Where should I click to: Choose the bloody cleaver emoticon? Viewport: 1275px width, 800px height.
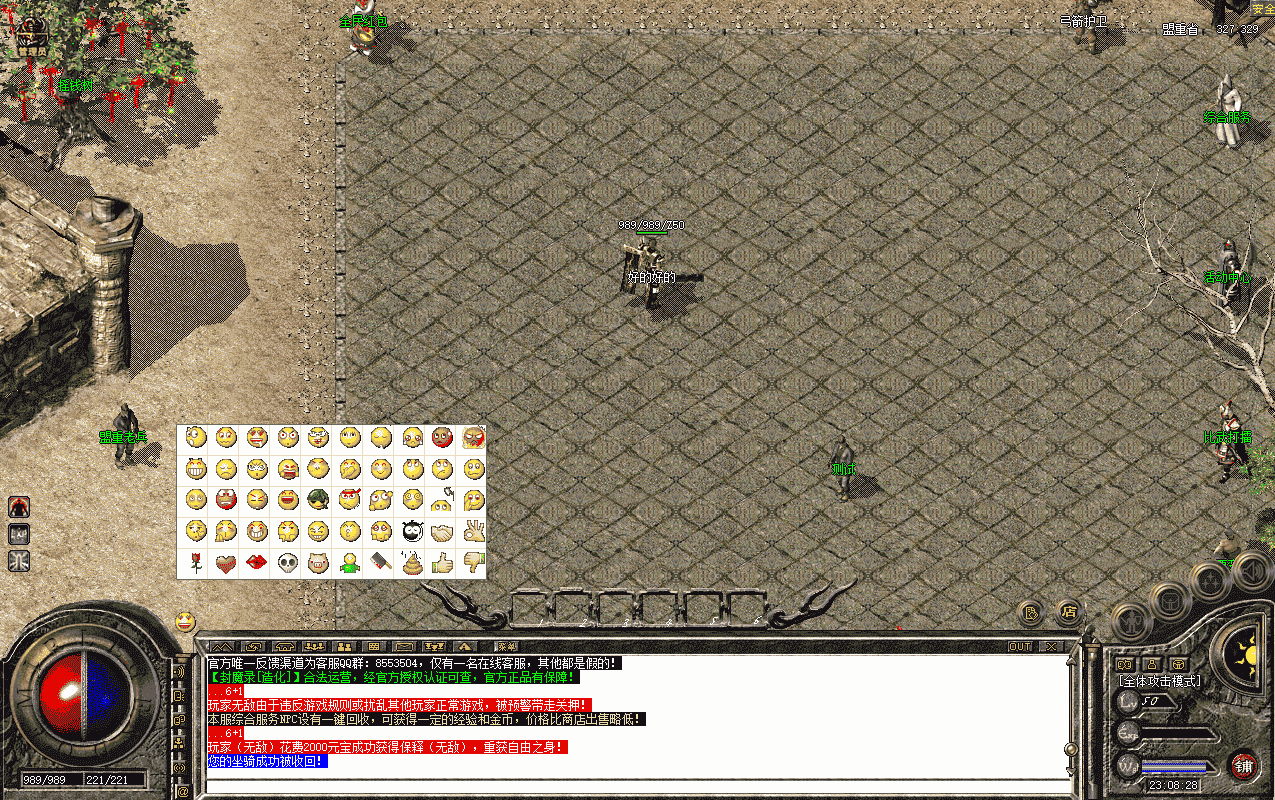pyautogui.click(x=381, y=562)
